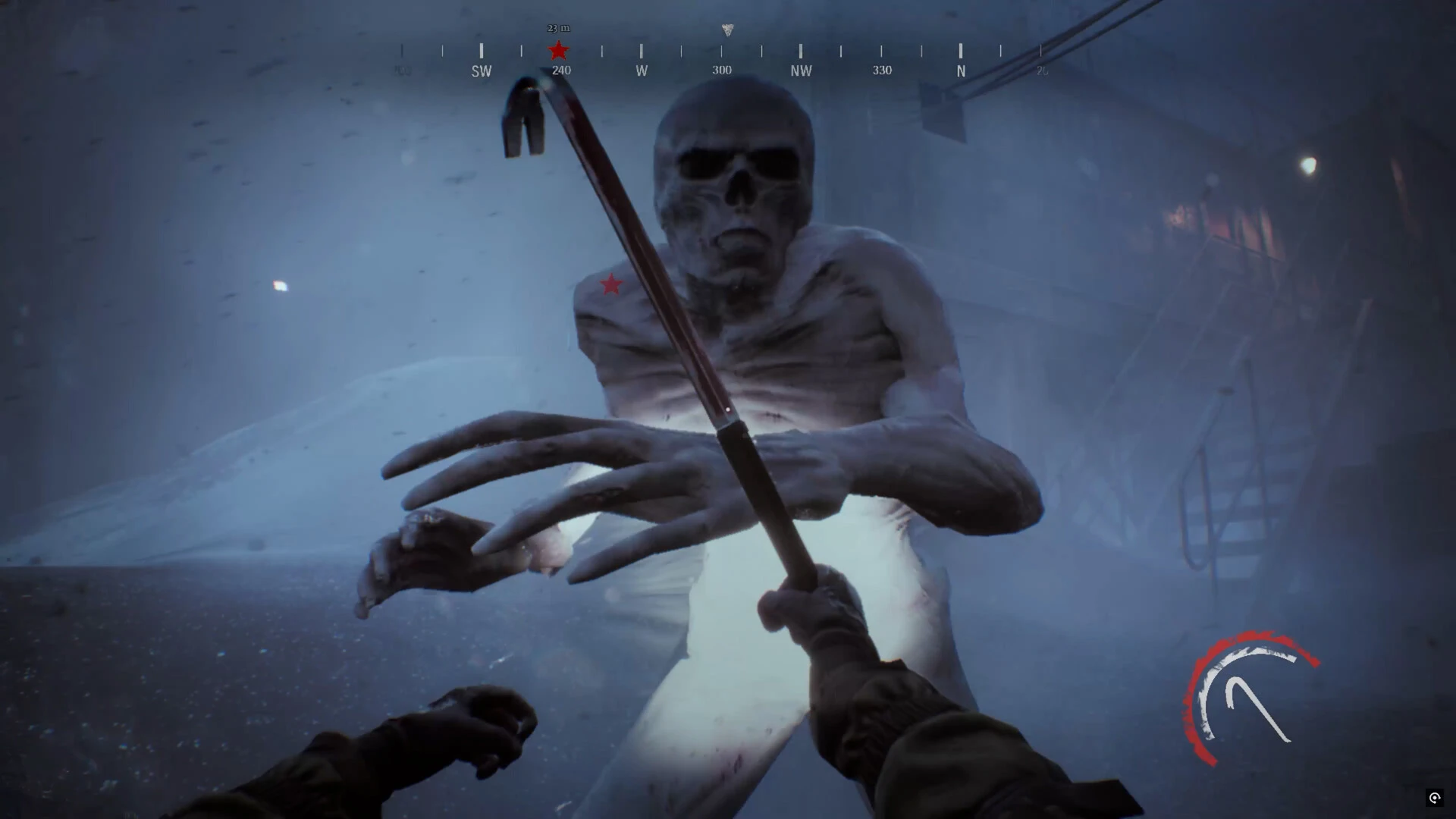
Task: Click the N heading on the compass bar
Action: [961, 70]
